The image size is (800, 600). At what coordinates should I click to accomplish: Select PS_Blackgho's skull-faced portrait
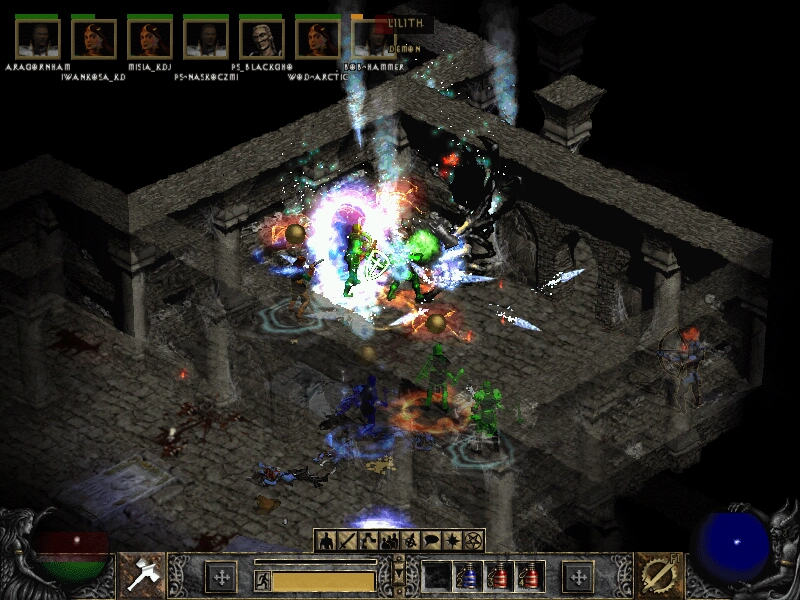[262, 38]
